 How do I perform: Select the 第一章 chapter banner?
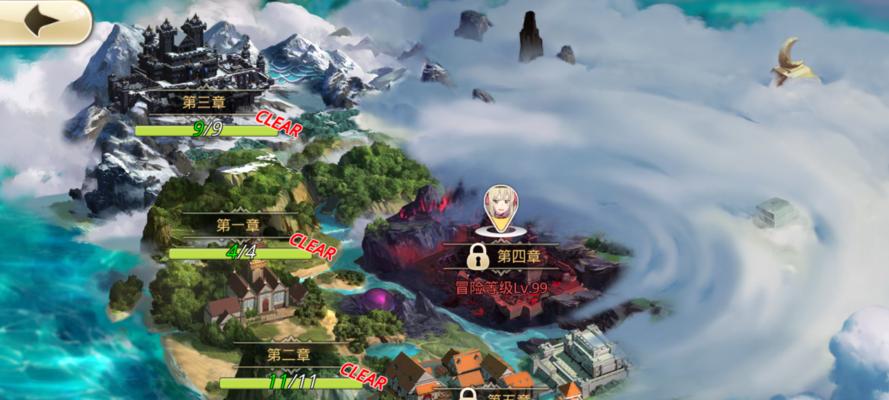click(x=237, y=225)
